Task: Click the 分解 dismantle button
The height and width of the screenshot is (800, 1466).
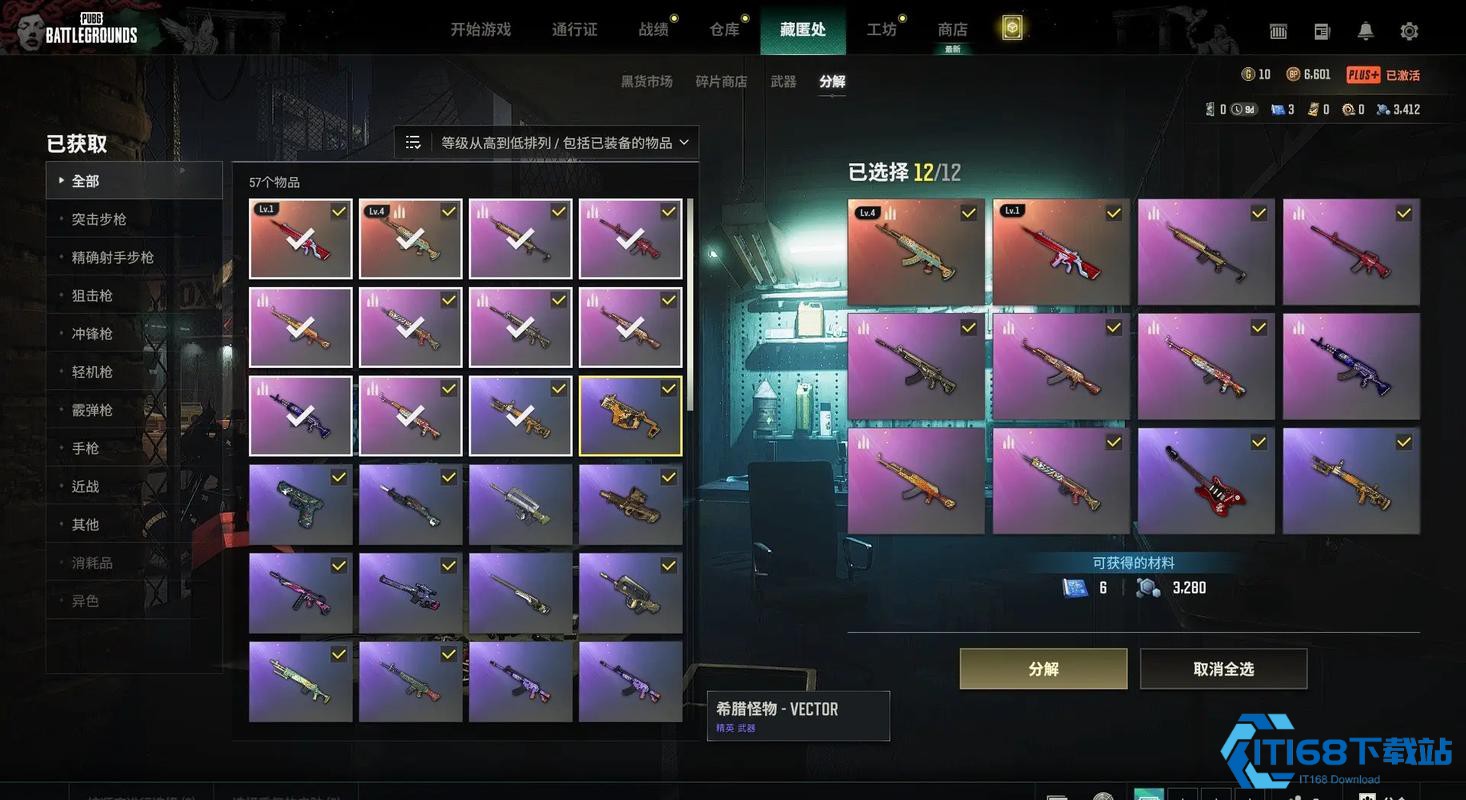Action: (1042, 668)
